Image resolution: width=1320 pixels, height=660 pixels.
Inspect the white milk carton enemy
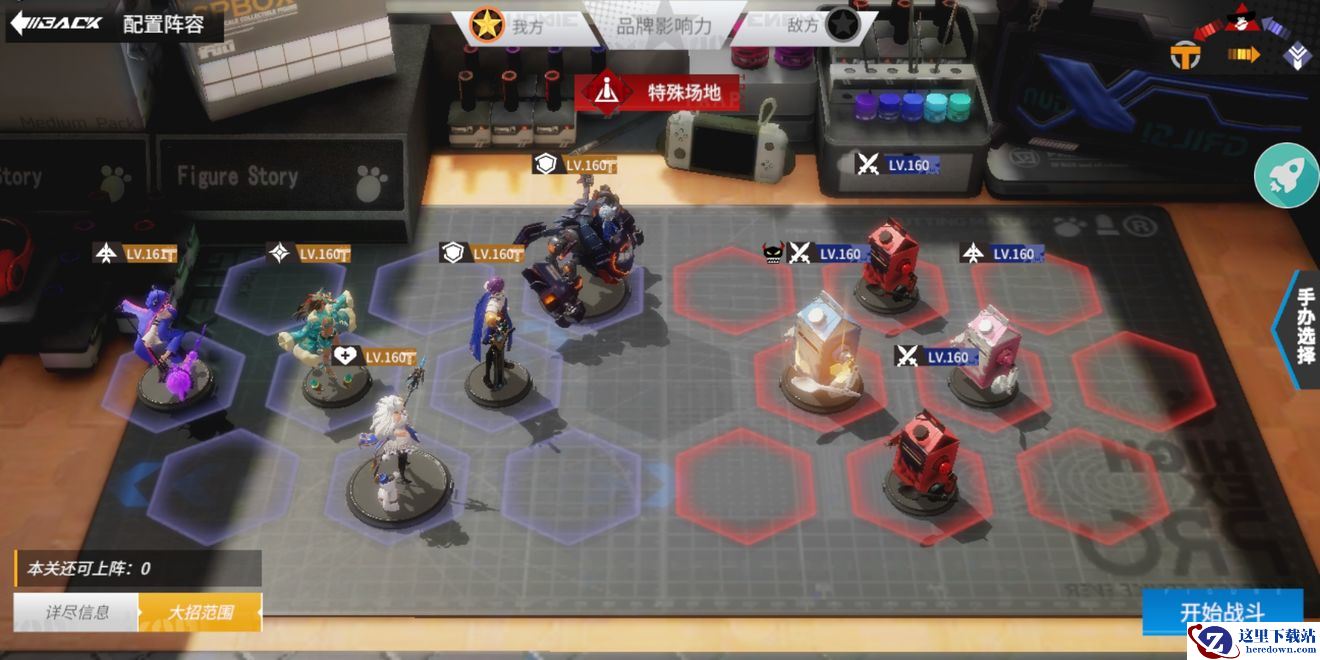tap(820, 350)
